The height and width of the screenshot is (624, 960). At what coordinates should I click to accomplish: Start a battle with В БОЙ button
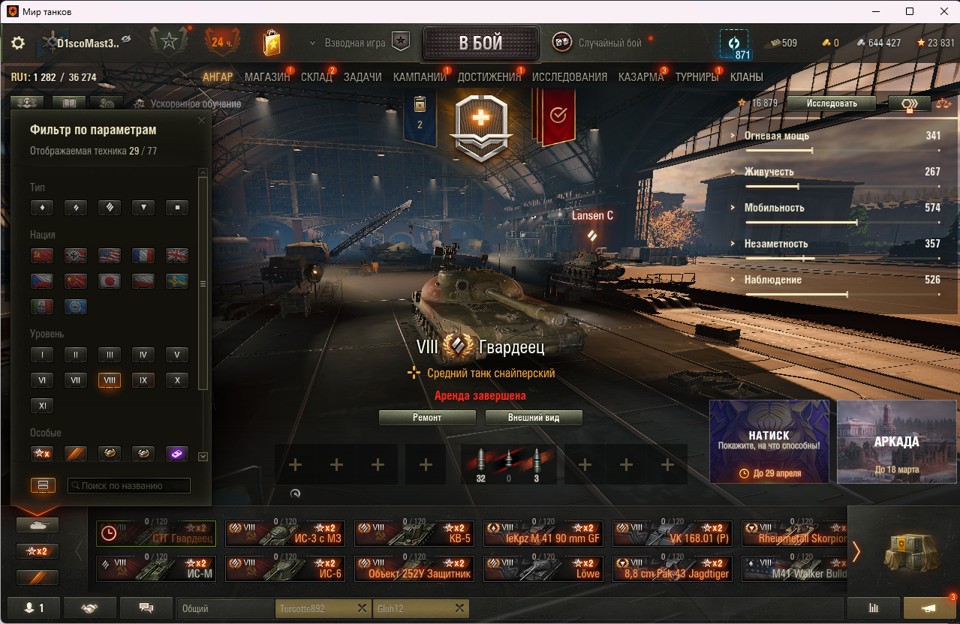point(480,43)
